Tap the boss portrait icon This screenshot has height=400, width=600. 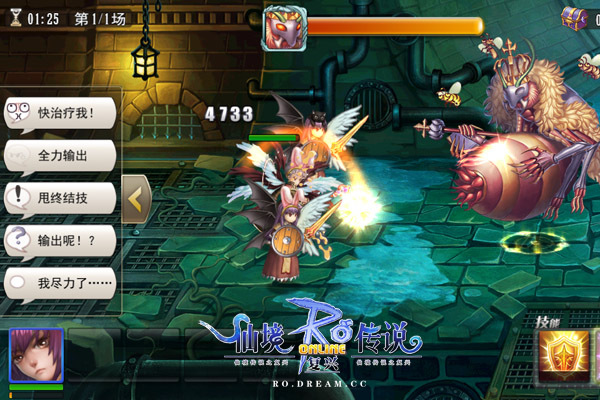tap(283, 28)
